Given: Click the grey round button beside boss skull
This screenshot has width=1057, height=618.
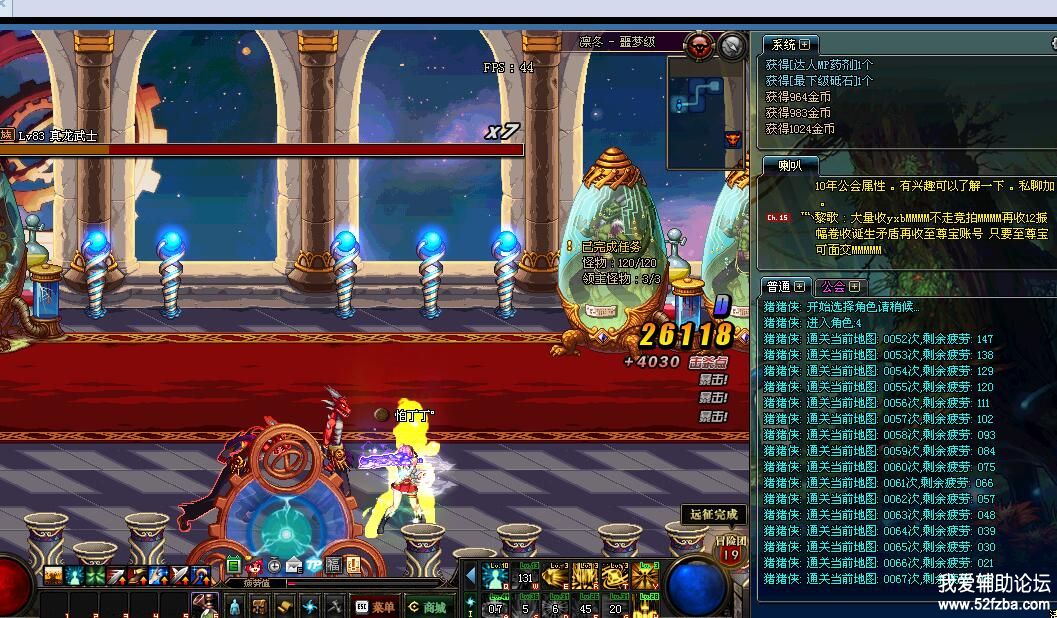Looking at the screenshot, I should click(732, 44).
